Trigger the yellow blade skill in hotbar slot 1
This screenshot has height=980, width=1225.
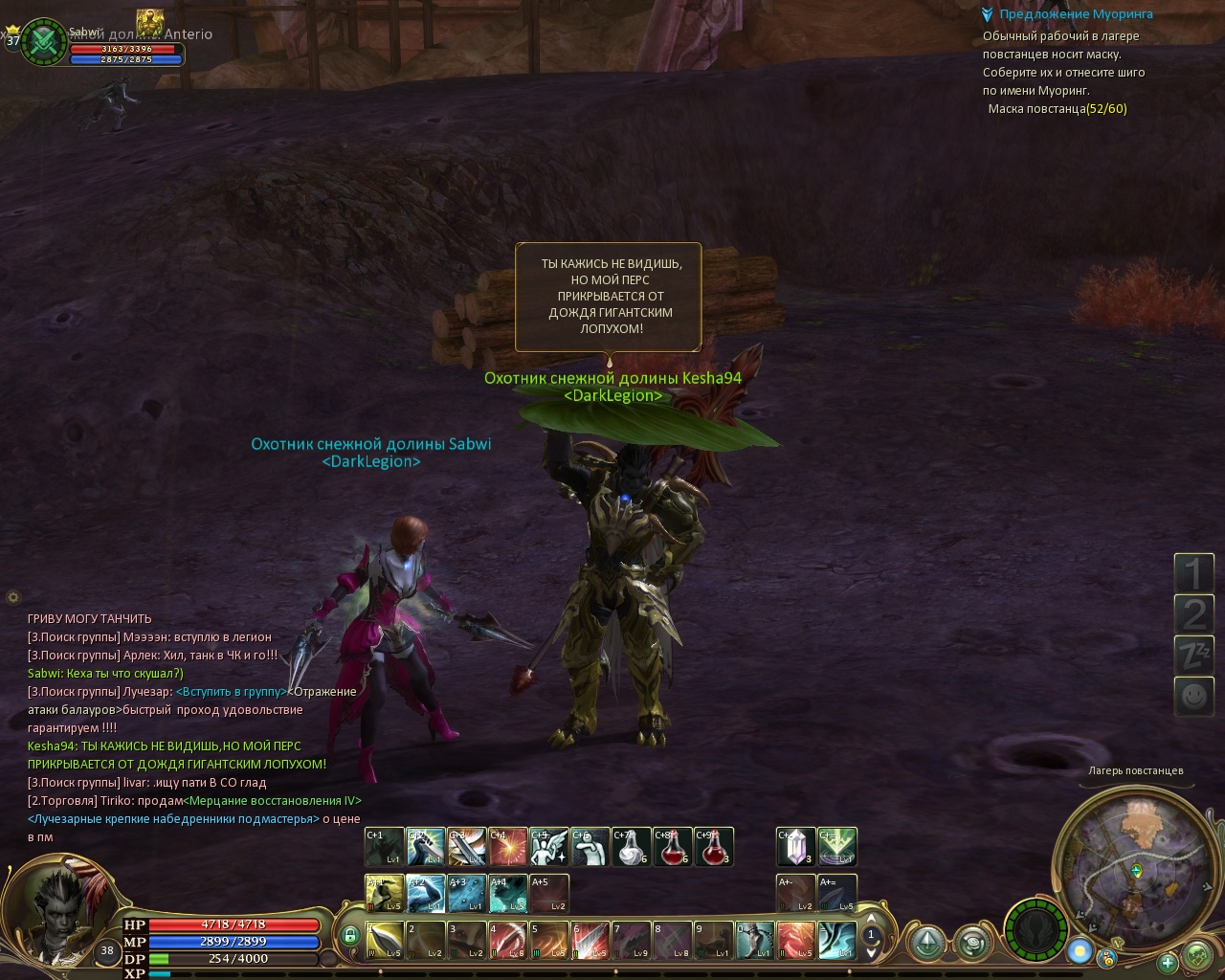tap(384, 940)
